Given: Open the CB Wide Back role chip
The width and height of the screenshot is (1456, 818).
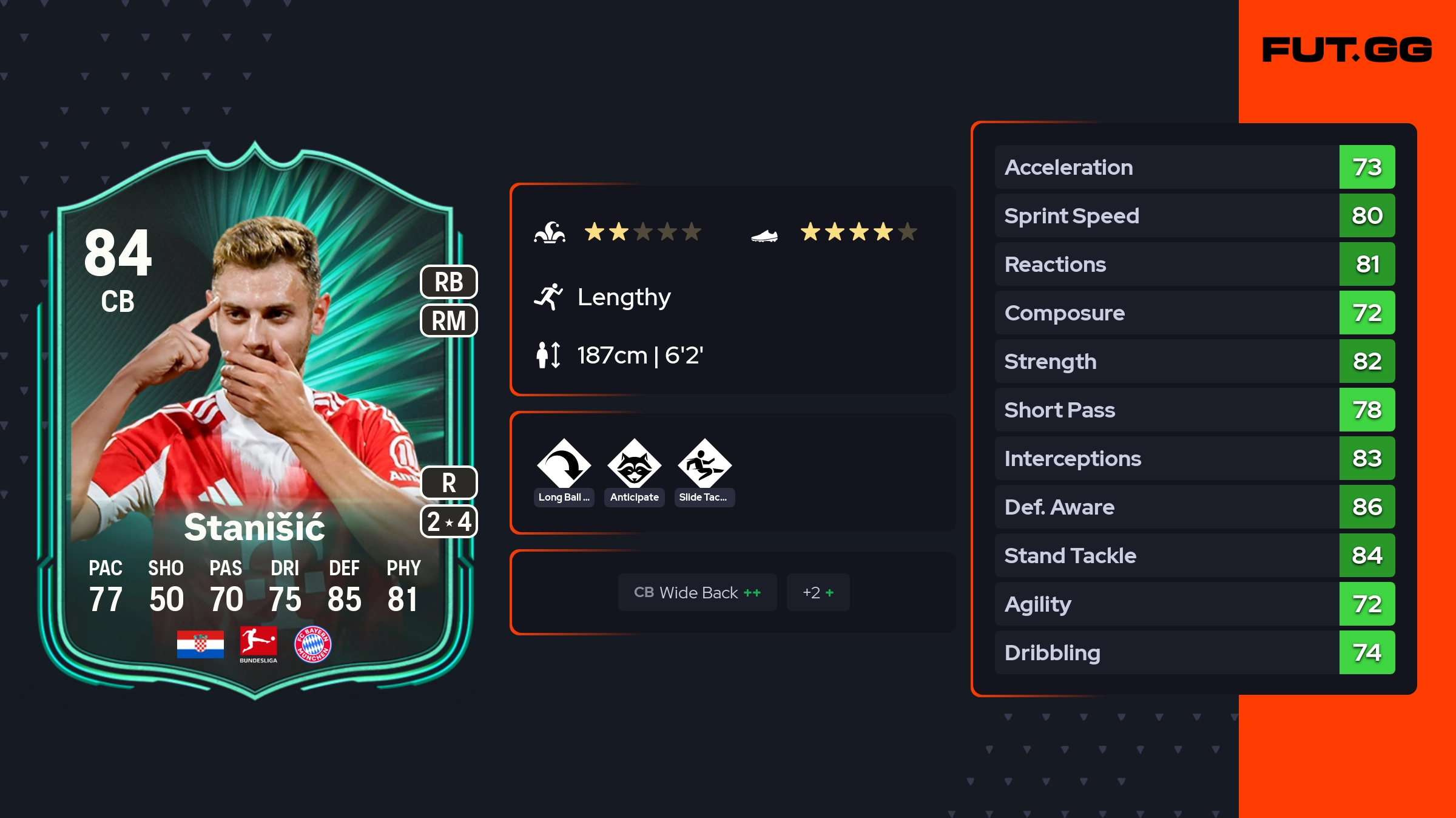Looking at the screenshot, I should tap(697, 592).
